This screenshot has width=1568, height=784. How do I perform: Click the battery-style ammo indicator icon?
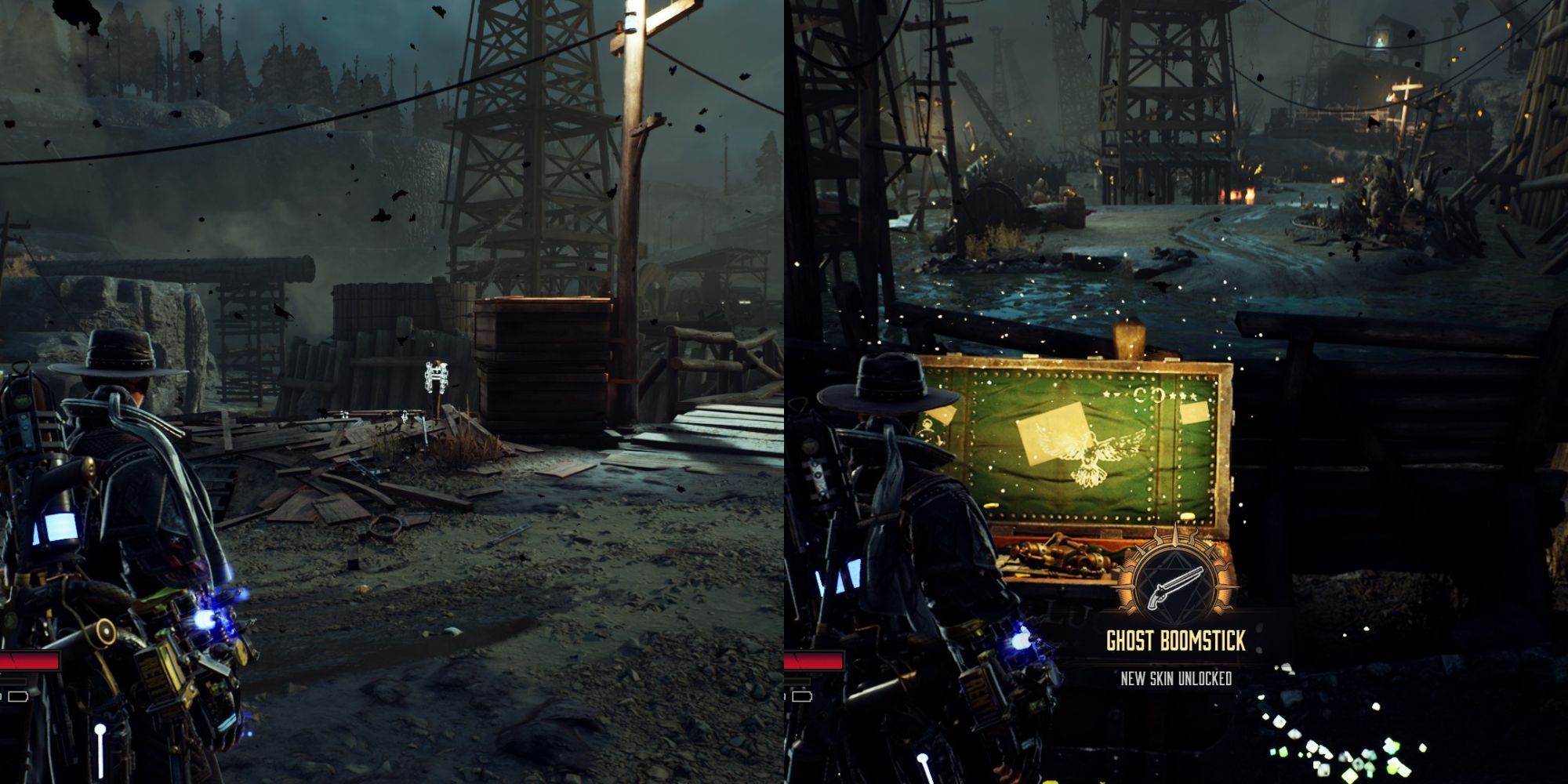tap(18, 696)
